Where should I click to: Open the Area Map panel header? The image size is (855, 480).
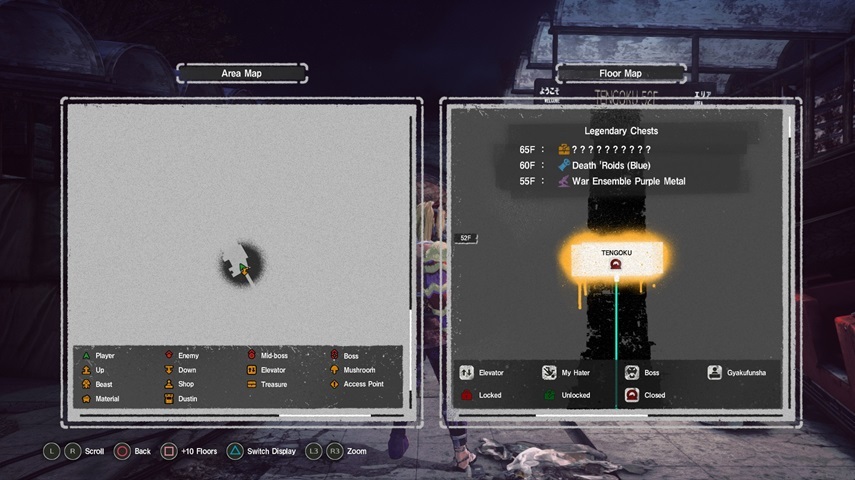click(x=241, y=73)
